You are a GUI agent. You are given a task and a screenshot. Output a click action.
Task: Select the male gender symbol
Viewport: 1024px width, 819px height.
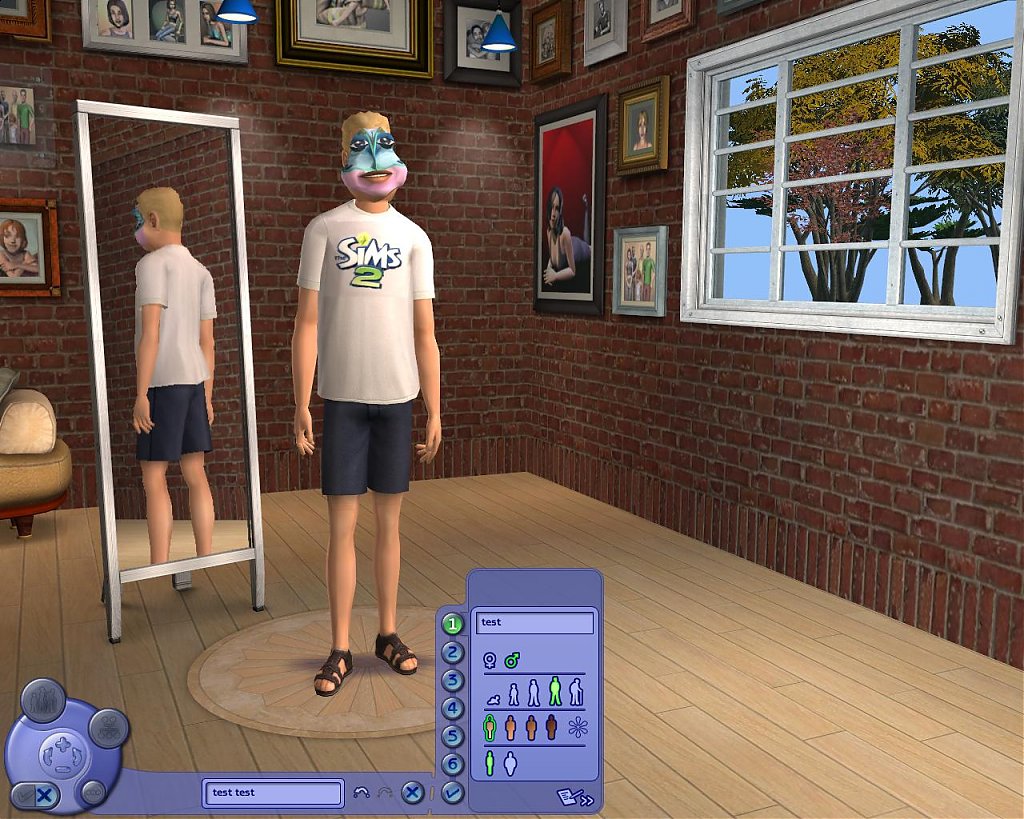pos(512,660)
